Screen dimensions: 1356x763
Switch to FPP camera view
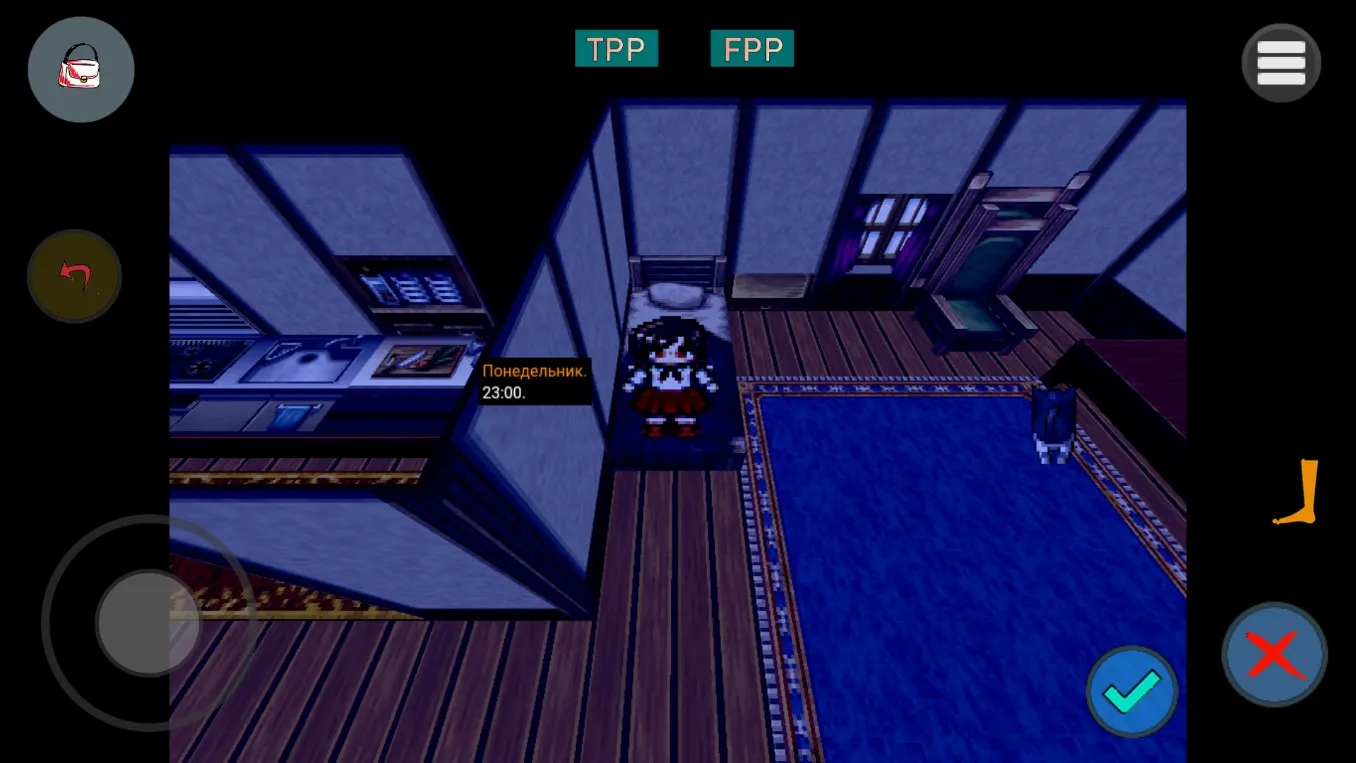[x=752, y=49]
